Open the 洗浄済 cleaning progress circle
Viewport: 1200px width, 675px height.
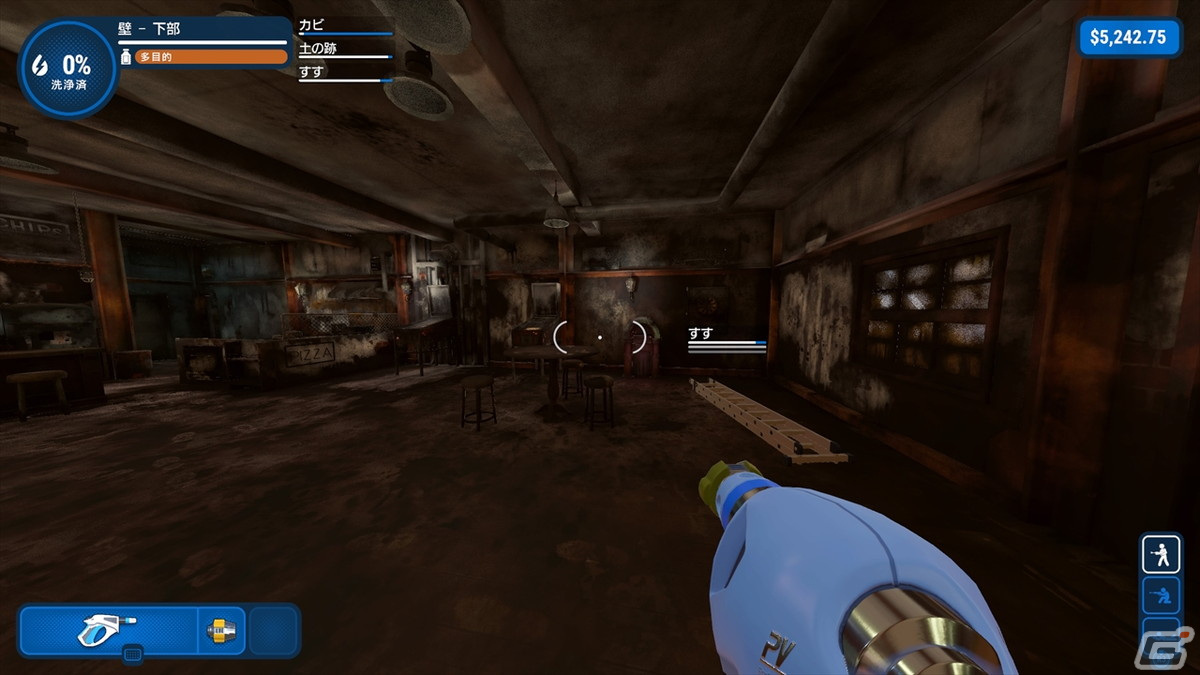[68, 69]
